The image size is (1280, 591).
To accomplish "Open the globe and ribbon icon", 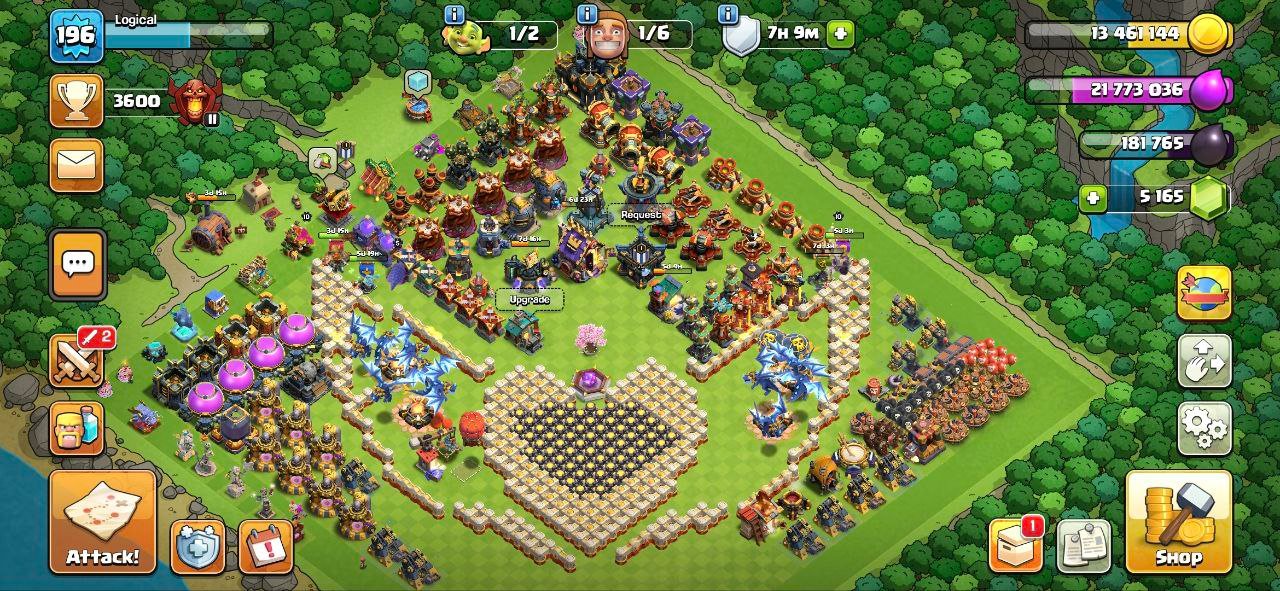I will coord(1204,292).
